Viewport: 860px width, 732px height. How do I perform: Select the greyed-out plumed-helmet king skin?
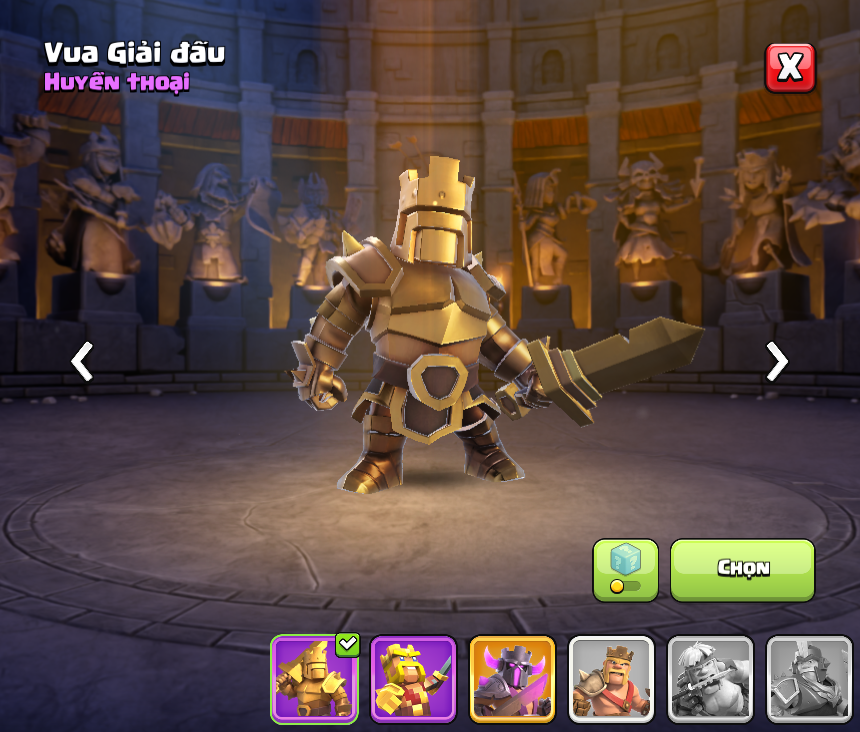tap(808, 678)
